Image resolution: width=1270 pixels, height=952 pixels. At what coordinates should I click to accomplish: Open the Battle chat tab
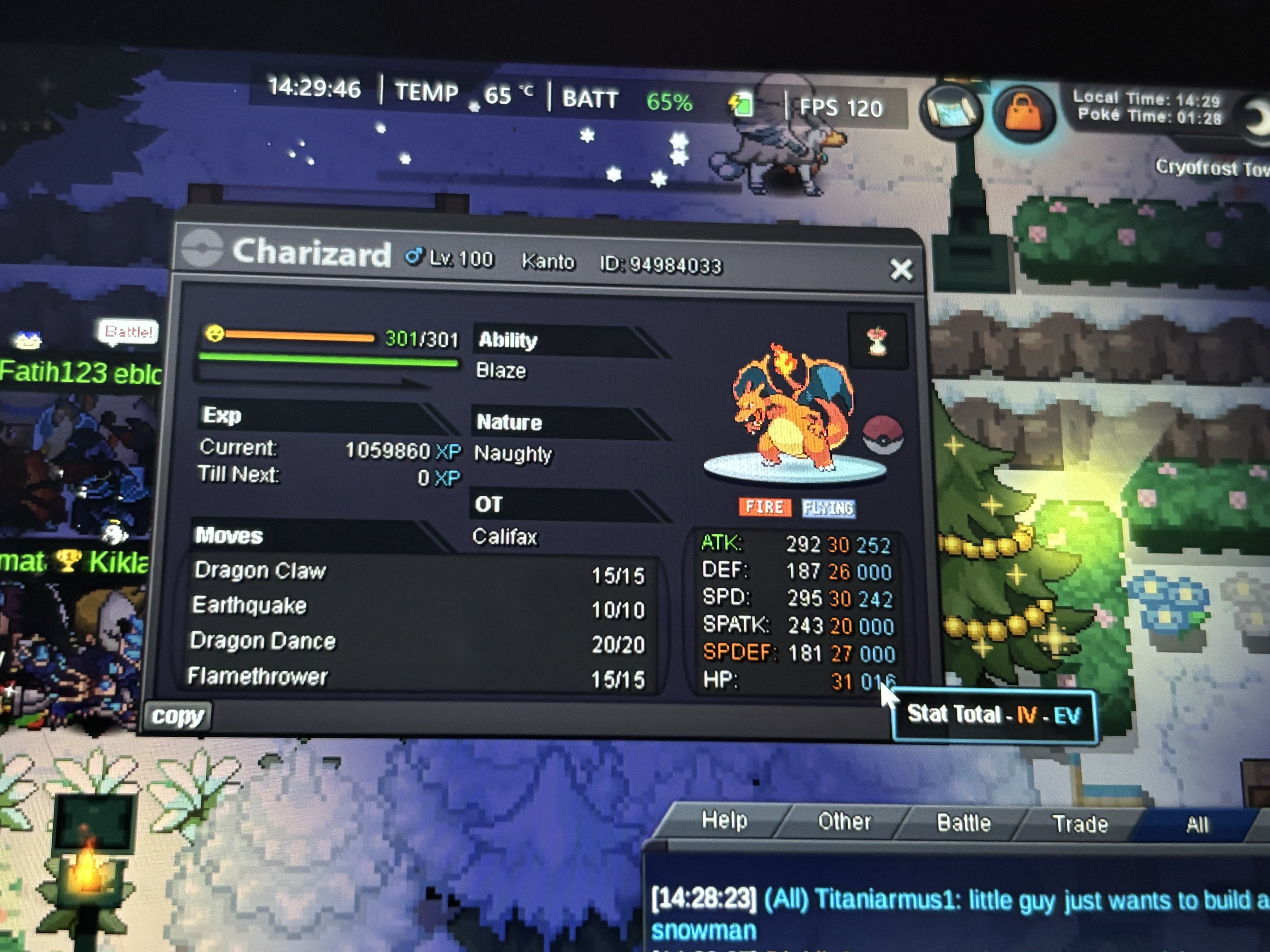point(963,823)
